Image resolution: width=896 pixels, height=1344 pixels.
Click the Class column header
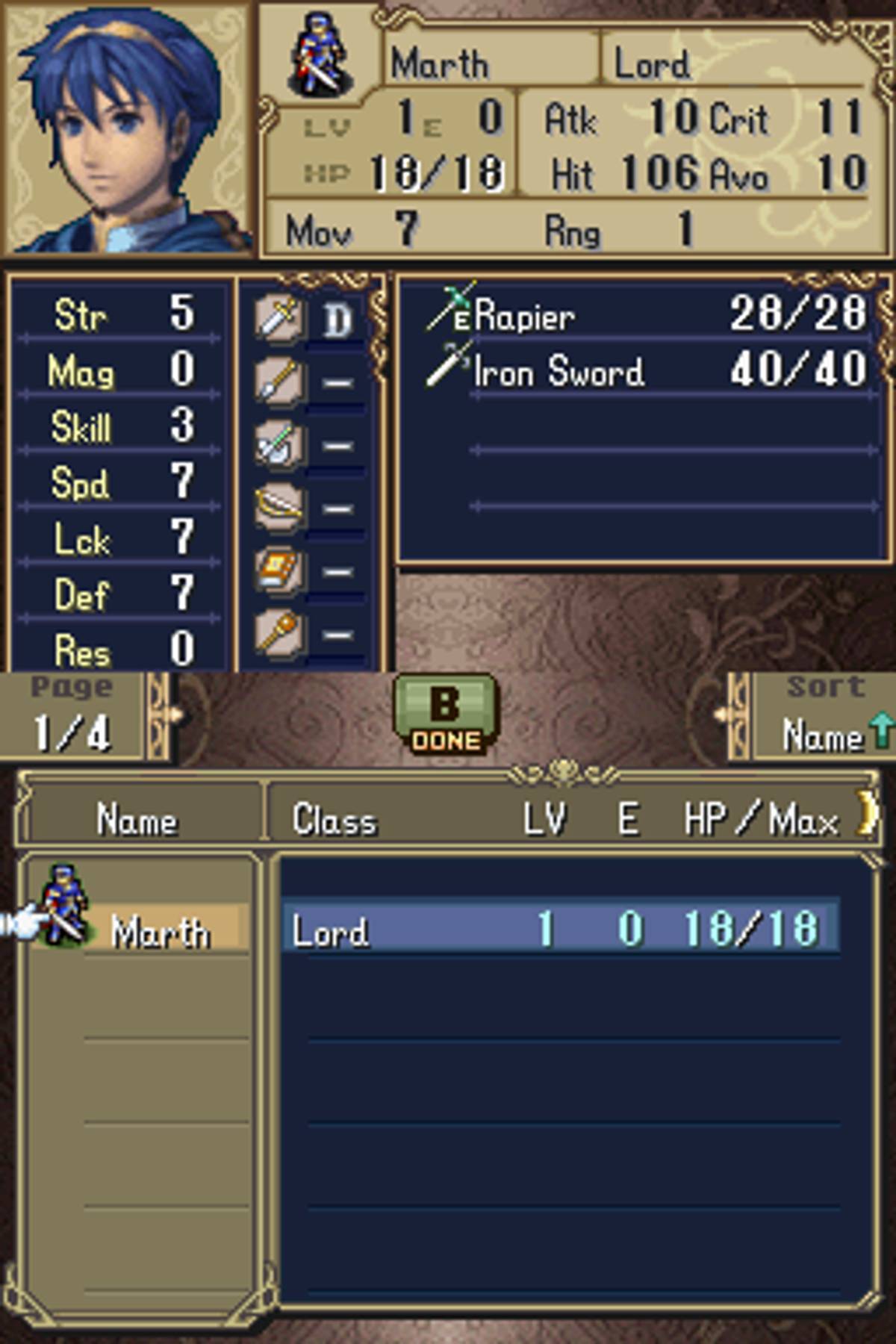(334, 820)
